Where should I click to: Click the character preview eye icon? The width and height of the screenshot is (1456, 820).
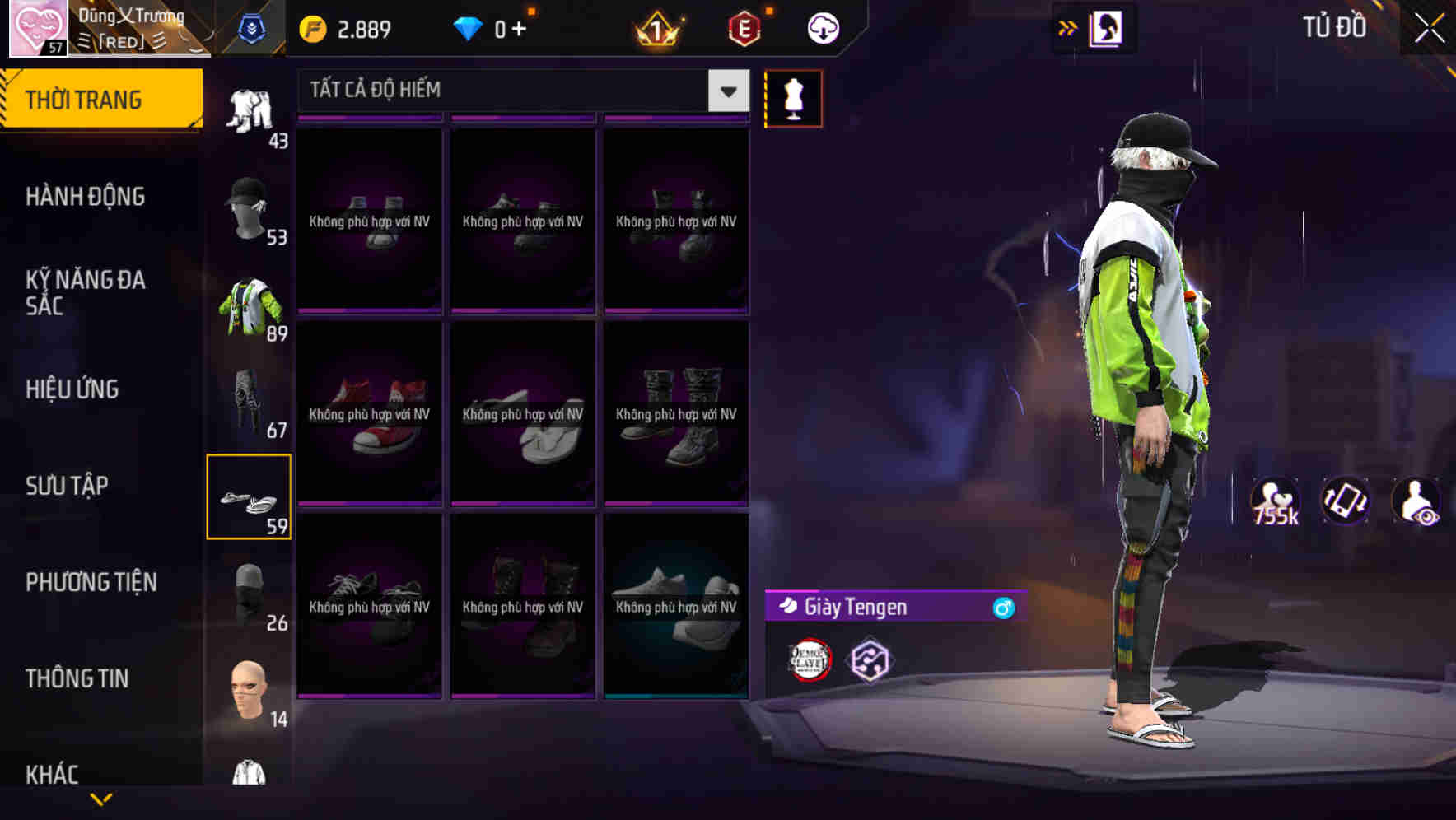tap(1418, 501)
